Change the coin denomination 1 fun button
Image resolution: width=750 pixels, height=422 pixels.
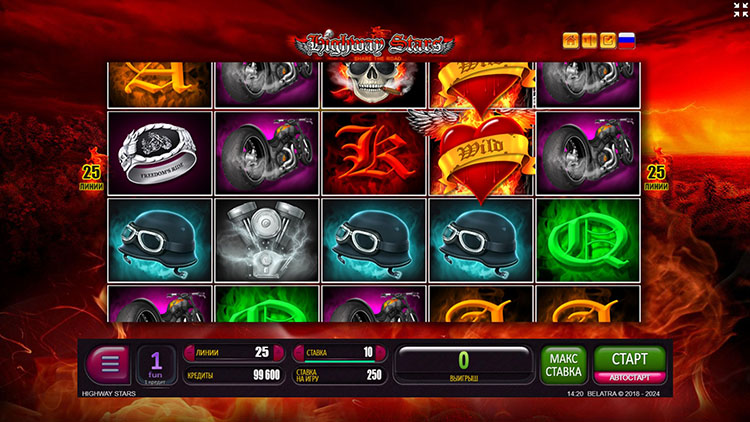coord(157,364)
